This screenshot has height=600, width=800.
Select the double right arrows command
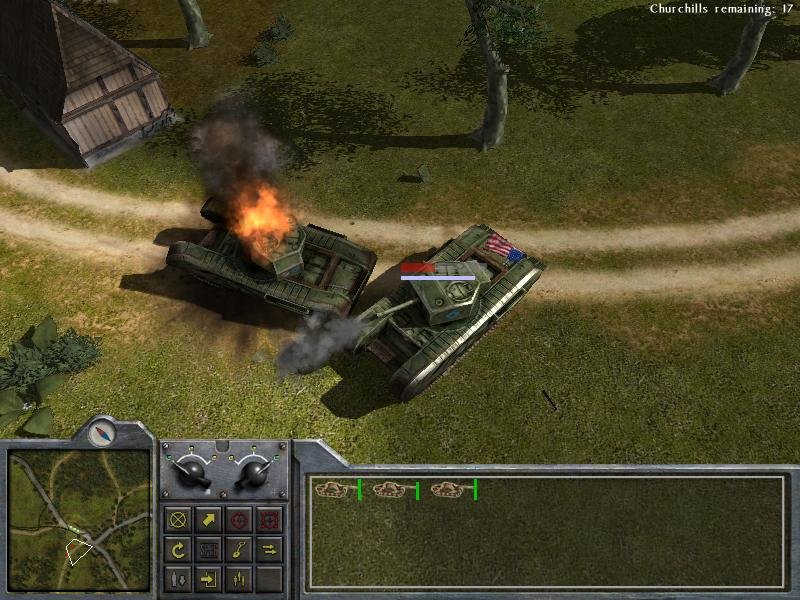[x=269, y=549]
